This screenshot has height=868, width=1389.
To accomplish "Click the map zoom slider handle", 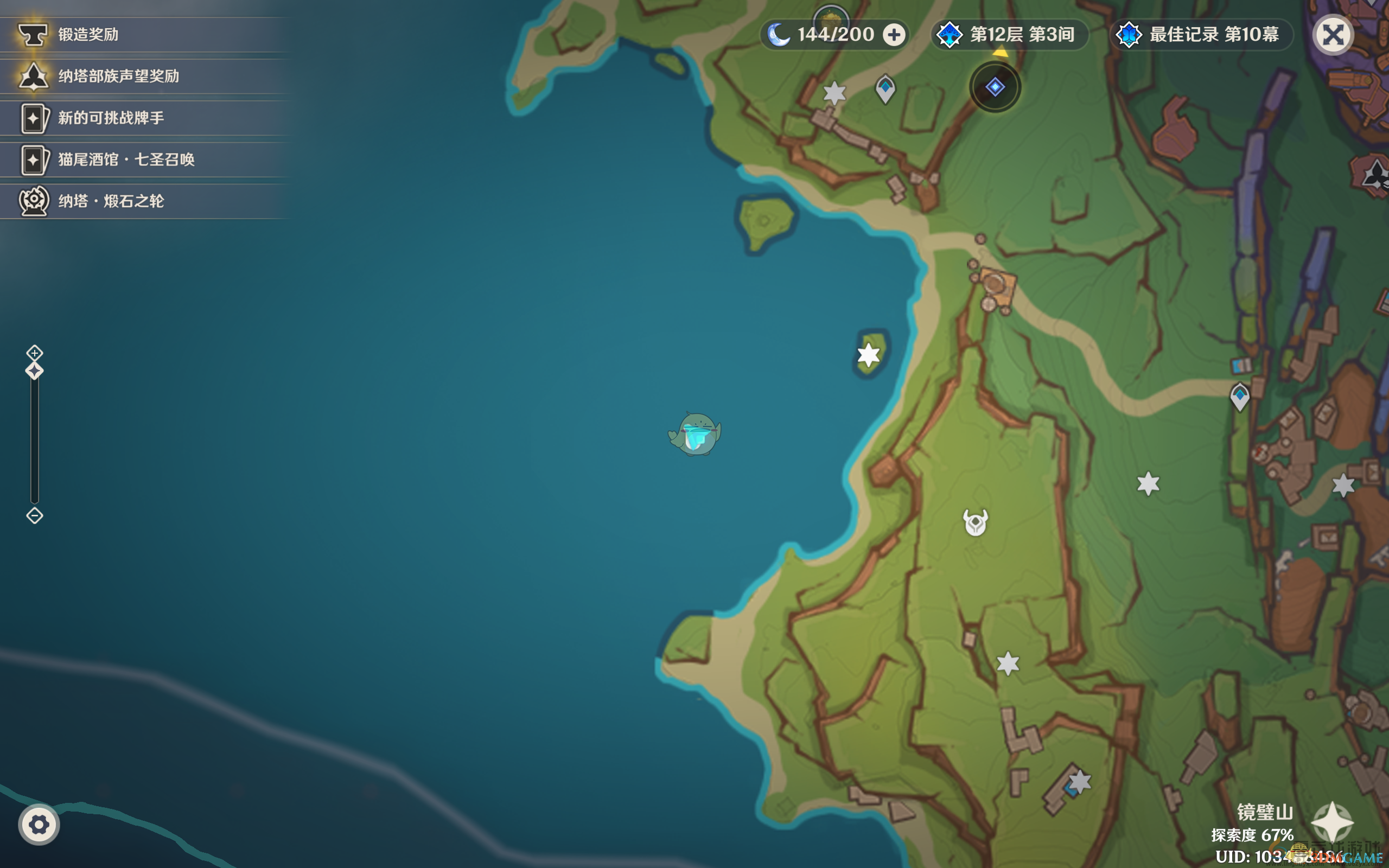I will coord(34,371).
